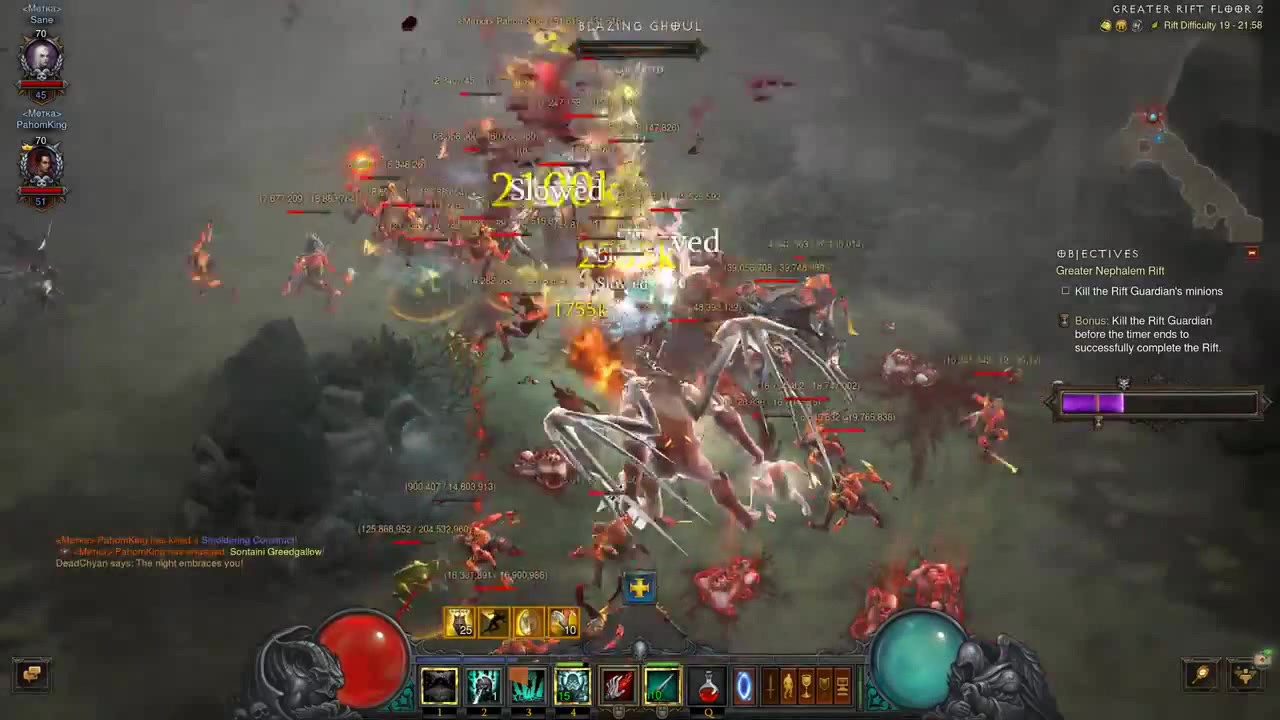The width and height of the screenshot is (1280, 720).
Task: Click the Smoldering Construct link in chat
Action: [x=247, y=540]
